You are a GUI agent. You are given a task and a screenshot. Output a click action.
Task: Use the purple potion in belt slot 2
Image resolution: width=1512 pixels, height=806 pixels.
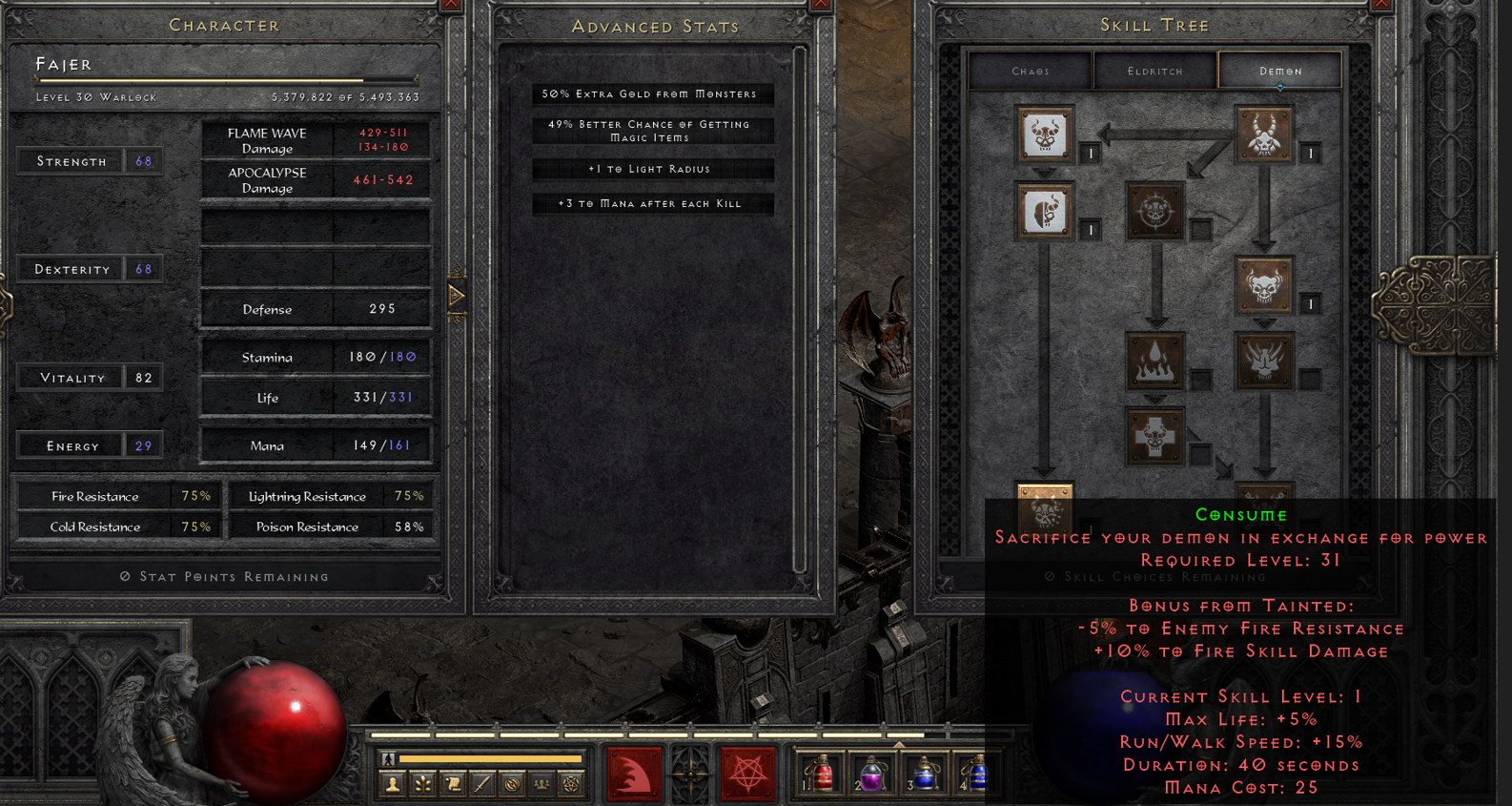coord(871,773)
